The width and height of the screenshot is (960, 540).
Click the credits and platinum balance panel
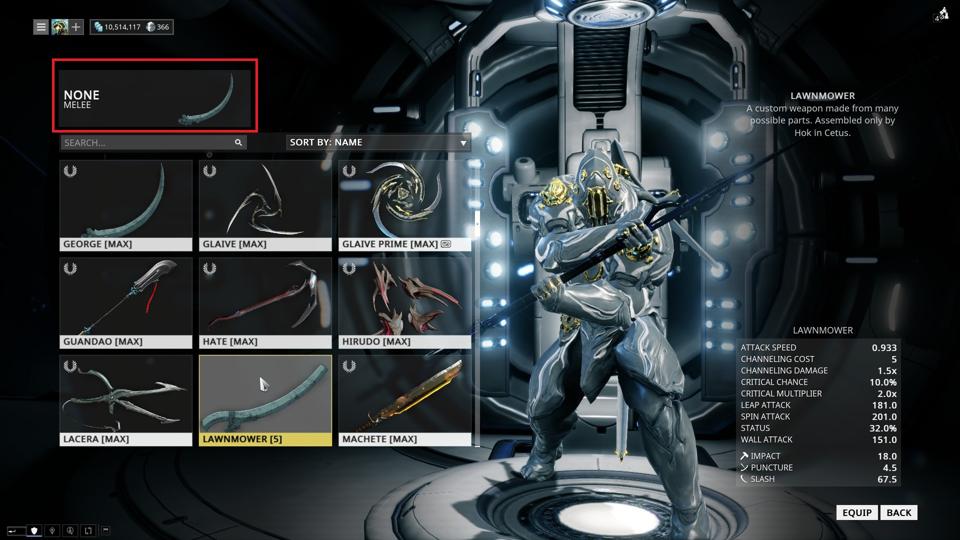(132, 27)
